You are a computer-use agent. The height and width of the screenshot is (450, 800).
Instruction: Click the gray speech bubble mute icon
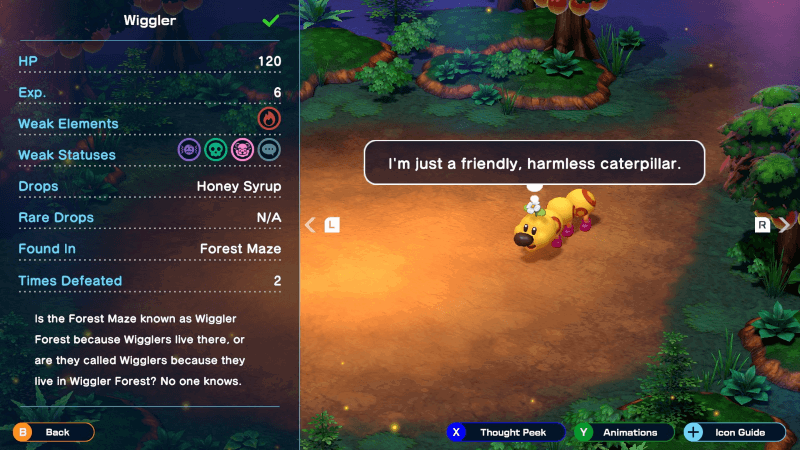pyautogui.click(x=268, y=150)
